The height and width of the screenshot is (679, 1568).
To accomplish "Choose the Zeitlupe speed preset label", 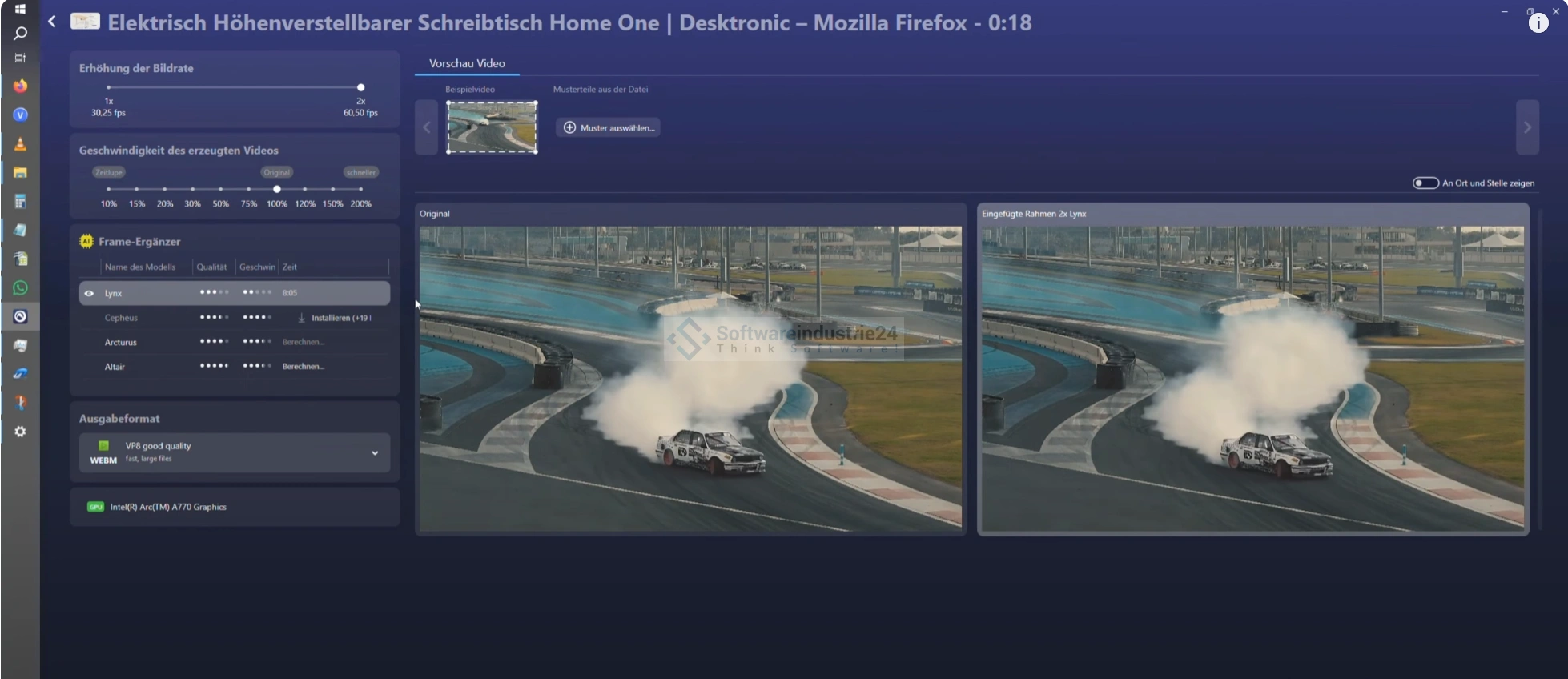I will pyautogui.click(x=108, y=172).
